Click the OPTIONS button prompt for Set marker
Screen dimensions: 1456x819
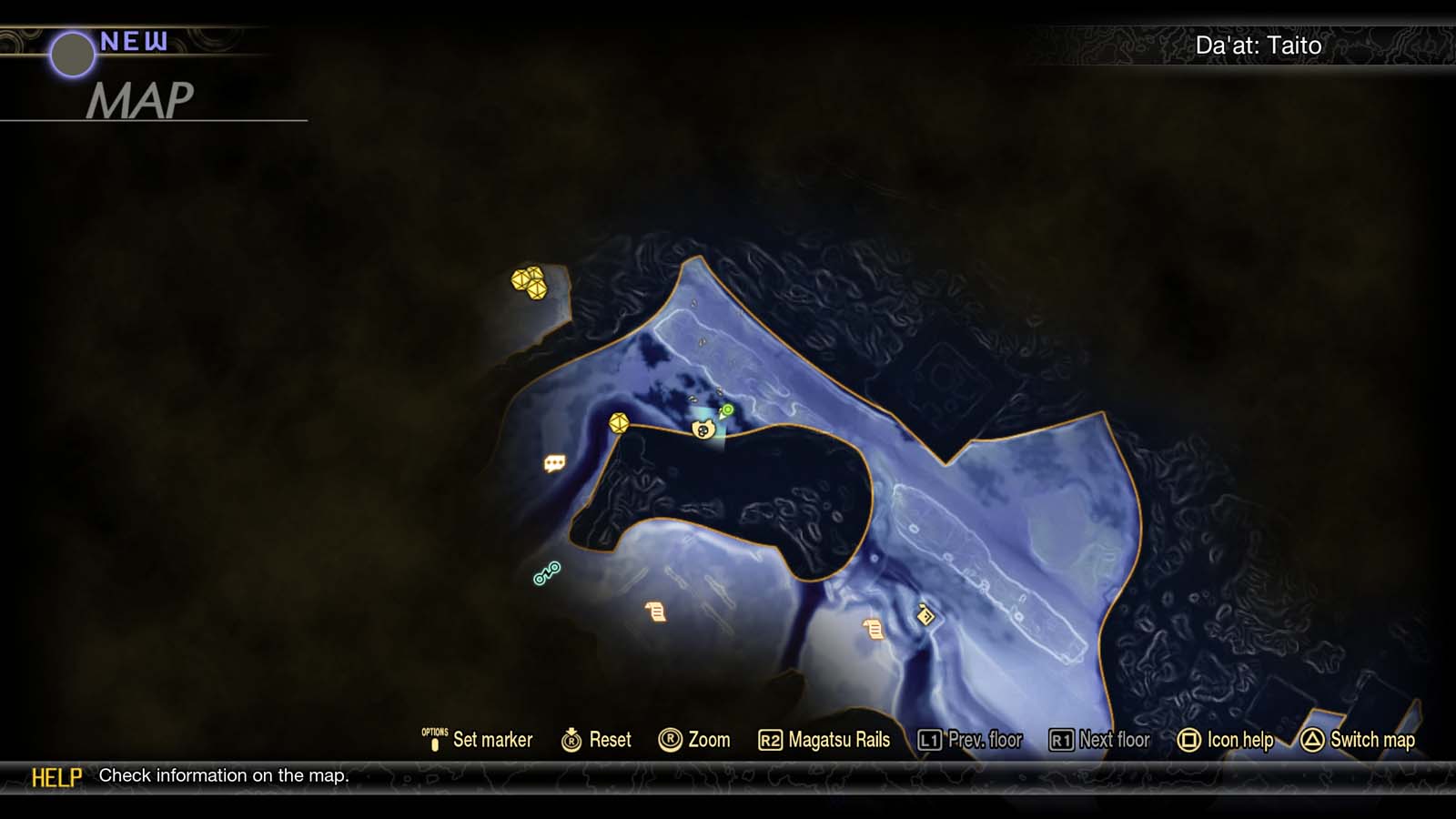pyautogui.click(x=435, y=739)
